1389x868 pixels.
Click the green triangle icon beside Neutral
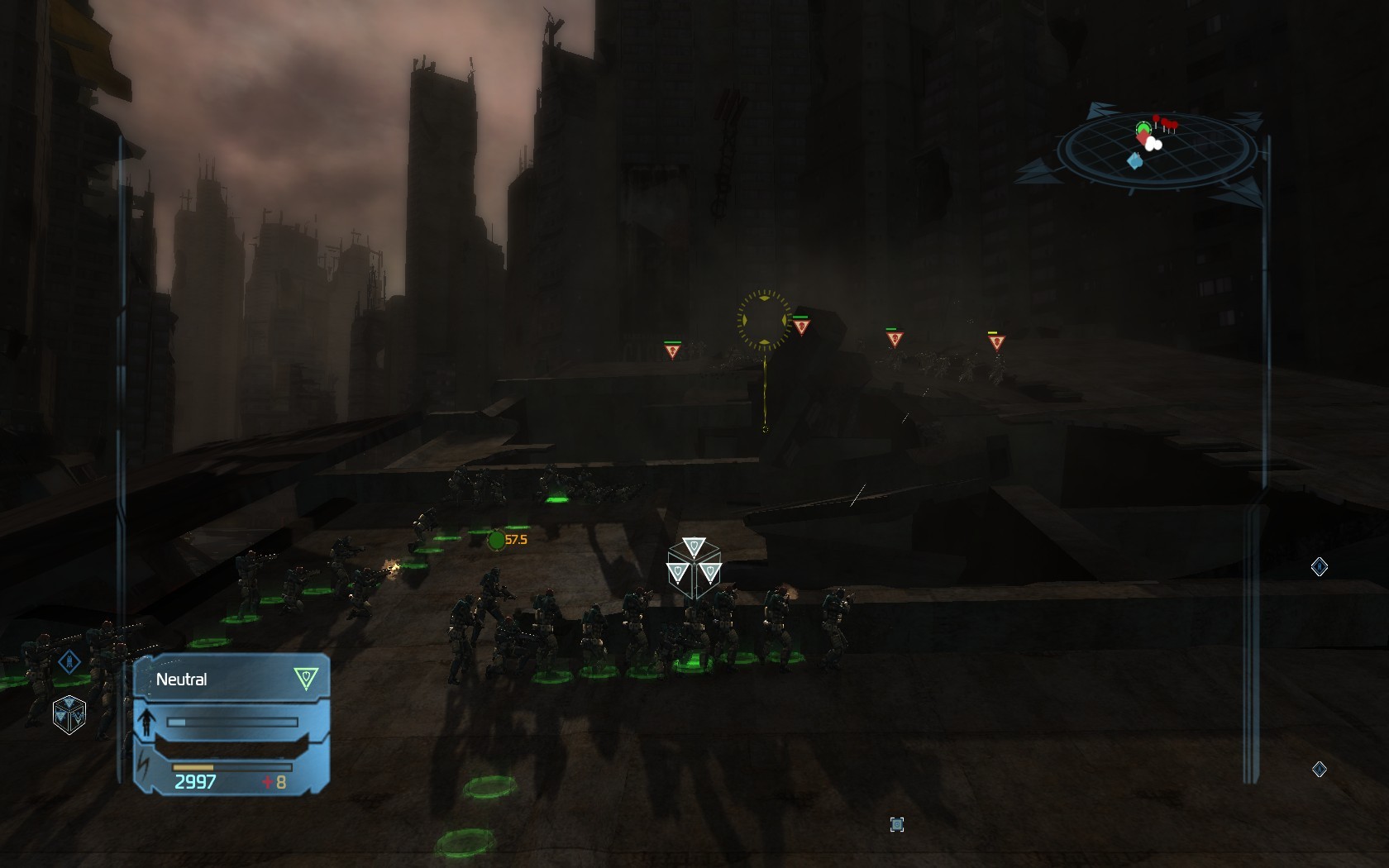[x=306, y=679]
